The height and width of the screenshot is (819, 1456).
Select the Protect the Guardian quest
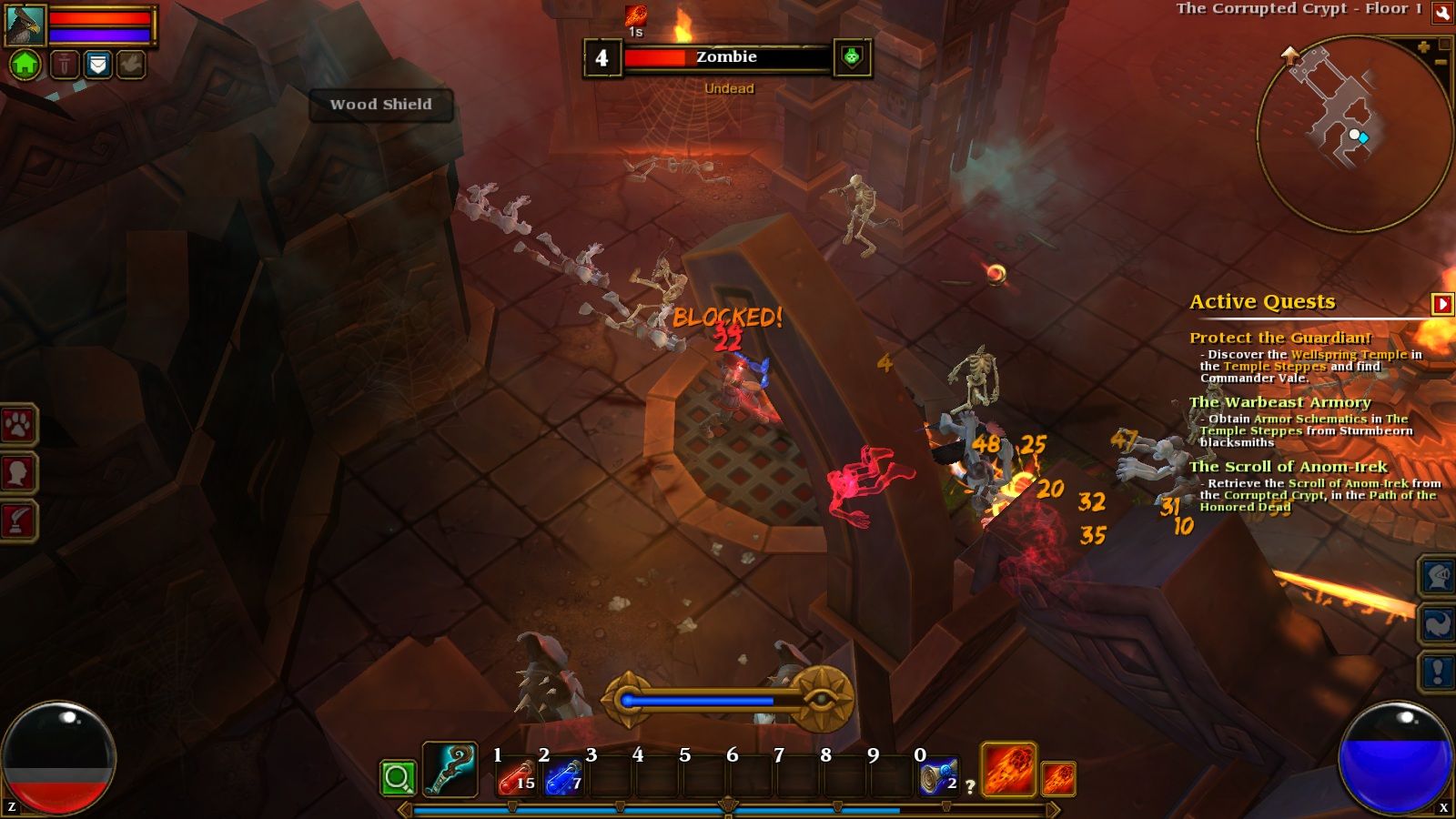point(1279,338)
